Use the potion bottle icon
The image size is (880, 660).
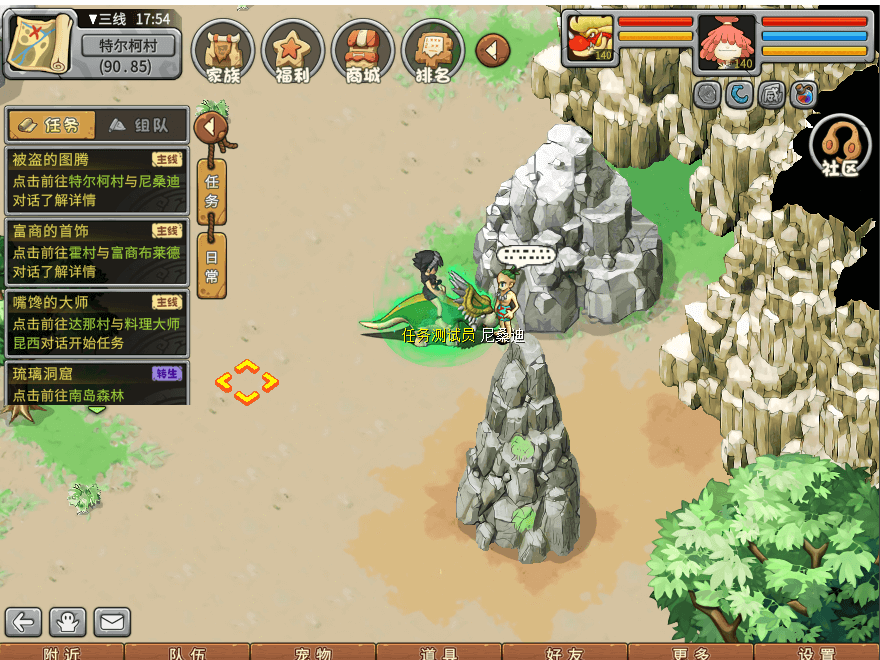[803, 95]
